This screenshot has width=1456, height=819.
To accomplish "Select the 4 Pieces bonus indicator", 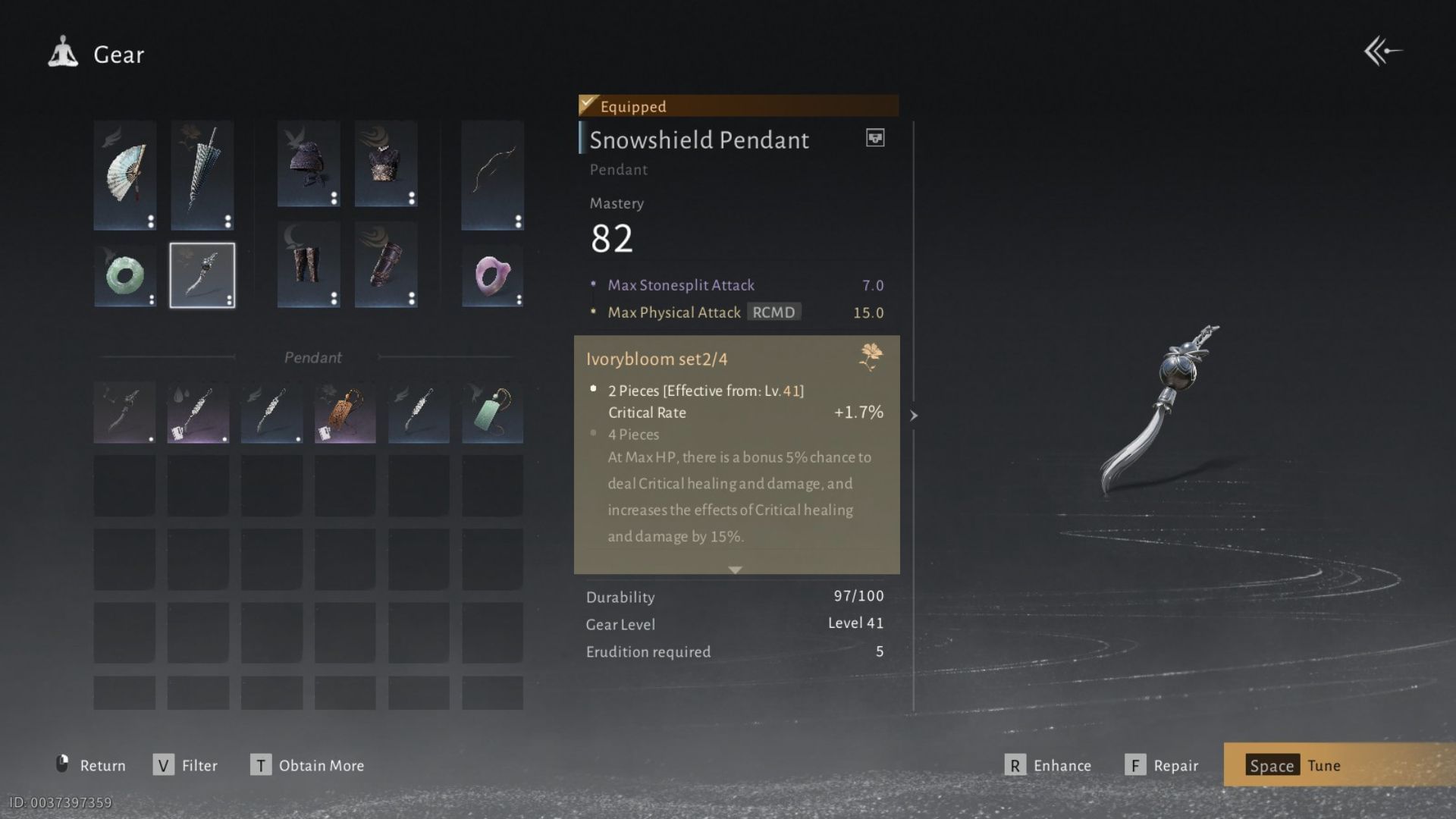I will tap(592, 434).
